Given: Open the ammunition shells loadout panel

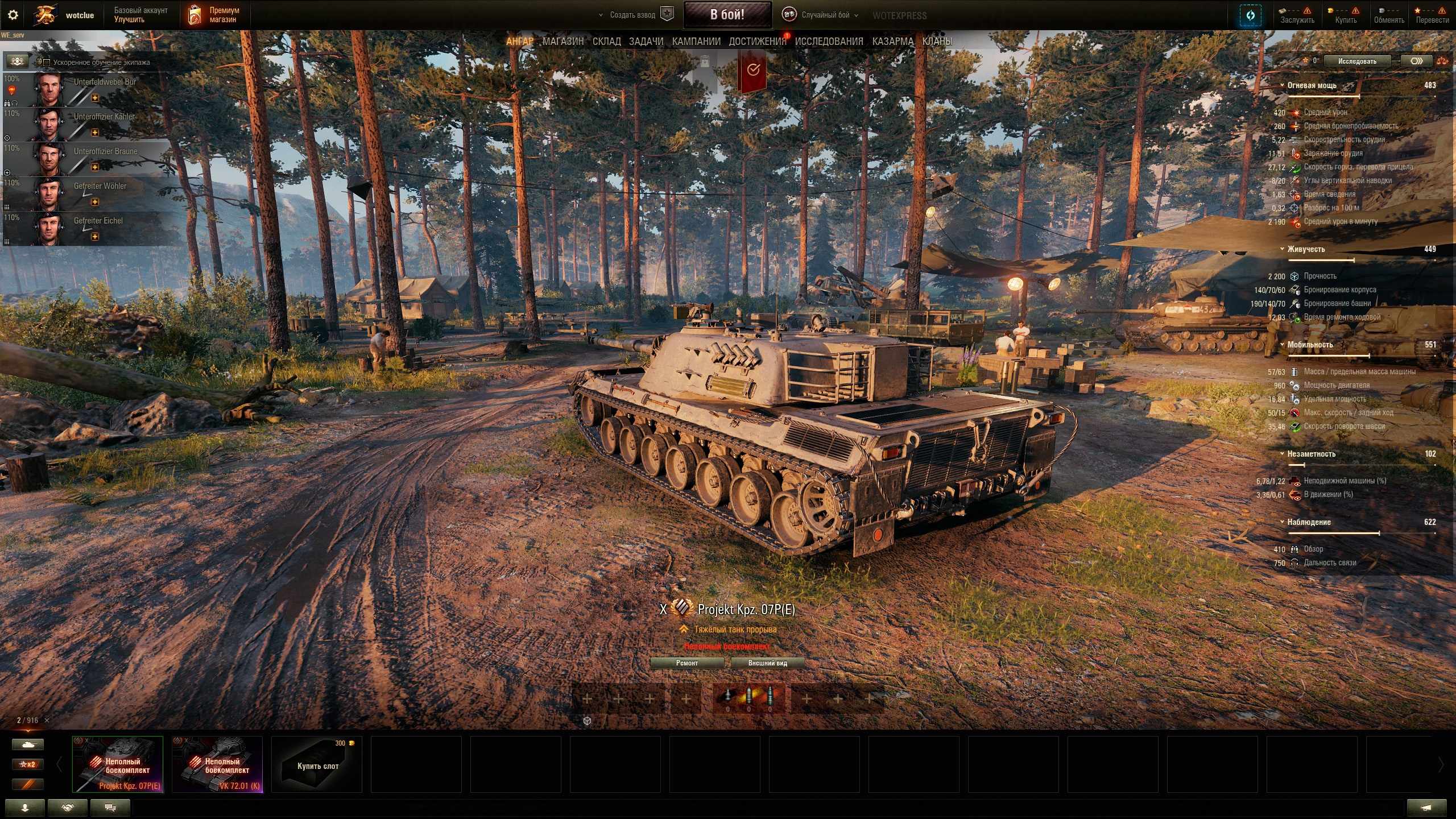Looking at the screenshot, I should click(748, 698).
